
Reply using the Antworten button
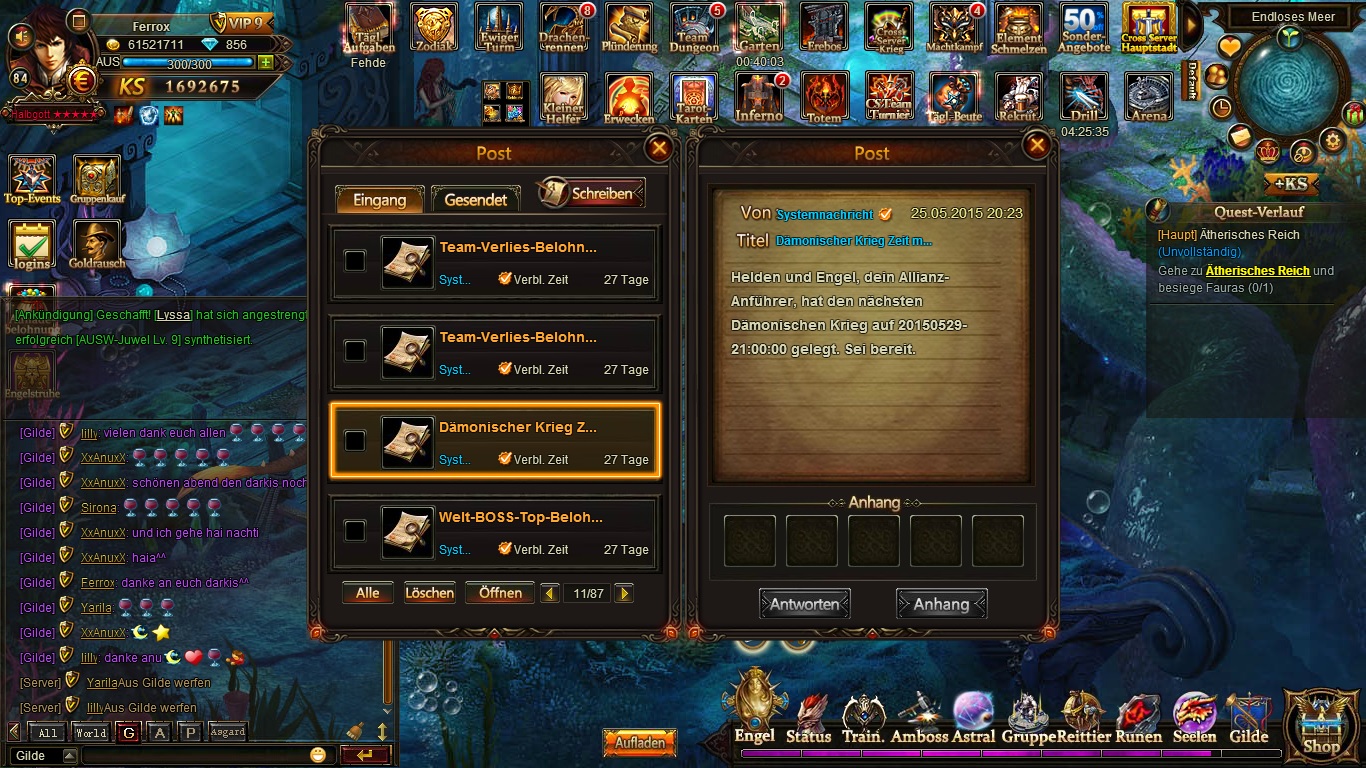[804, 604]
